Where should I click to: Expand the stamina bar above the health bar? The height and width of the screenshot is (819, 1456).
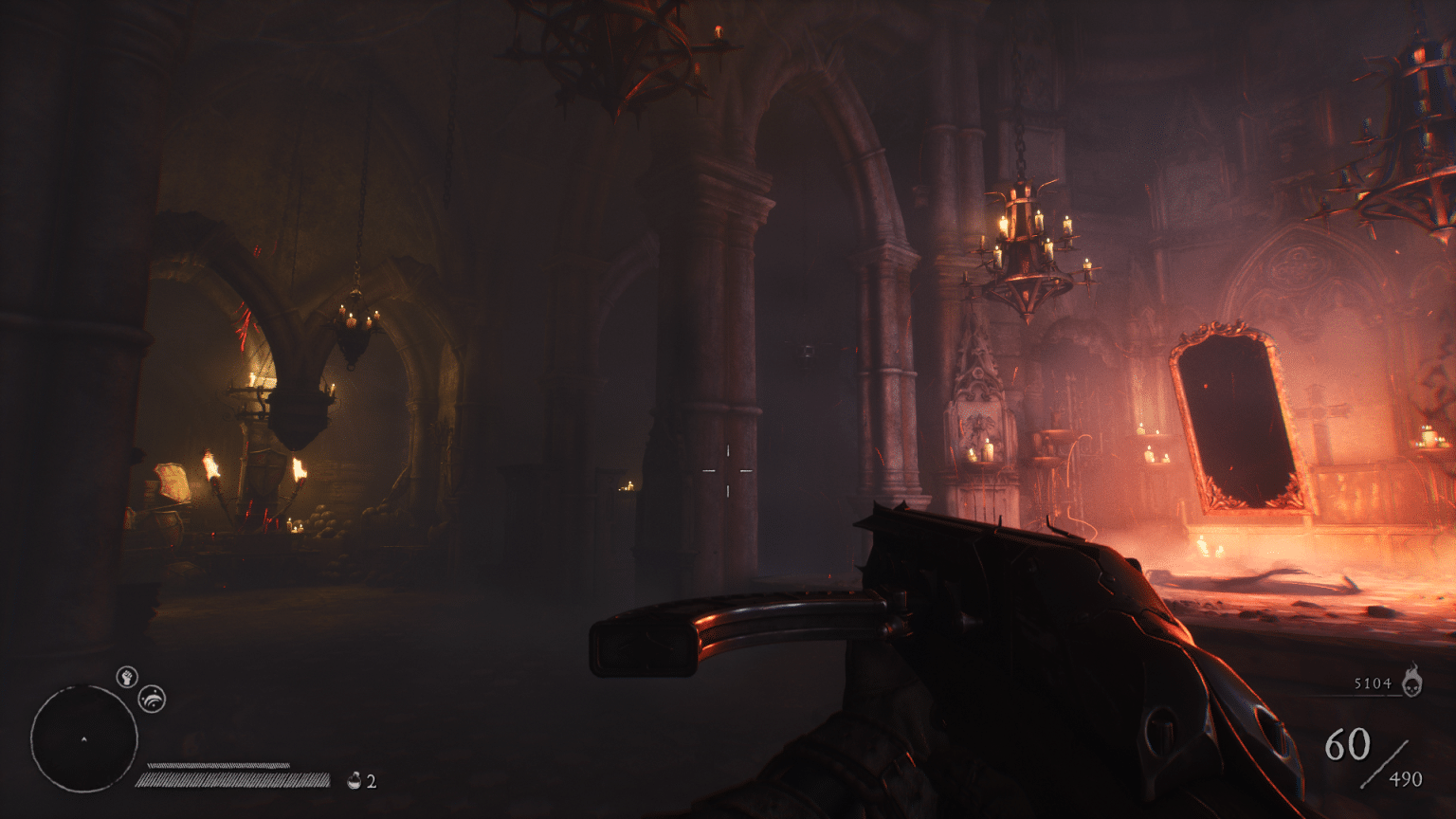220,765
